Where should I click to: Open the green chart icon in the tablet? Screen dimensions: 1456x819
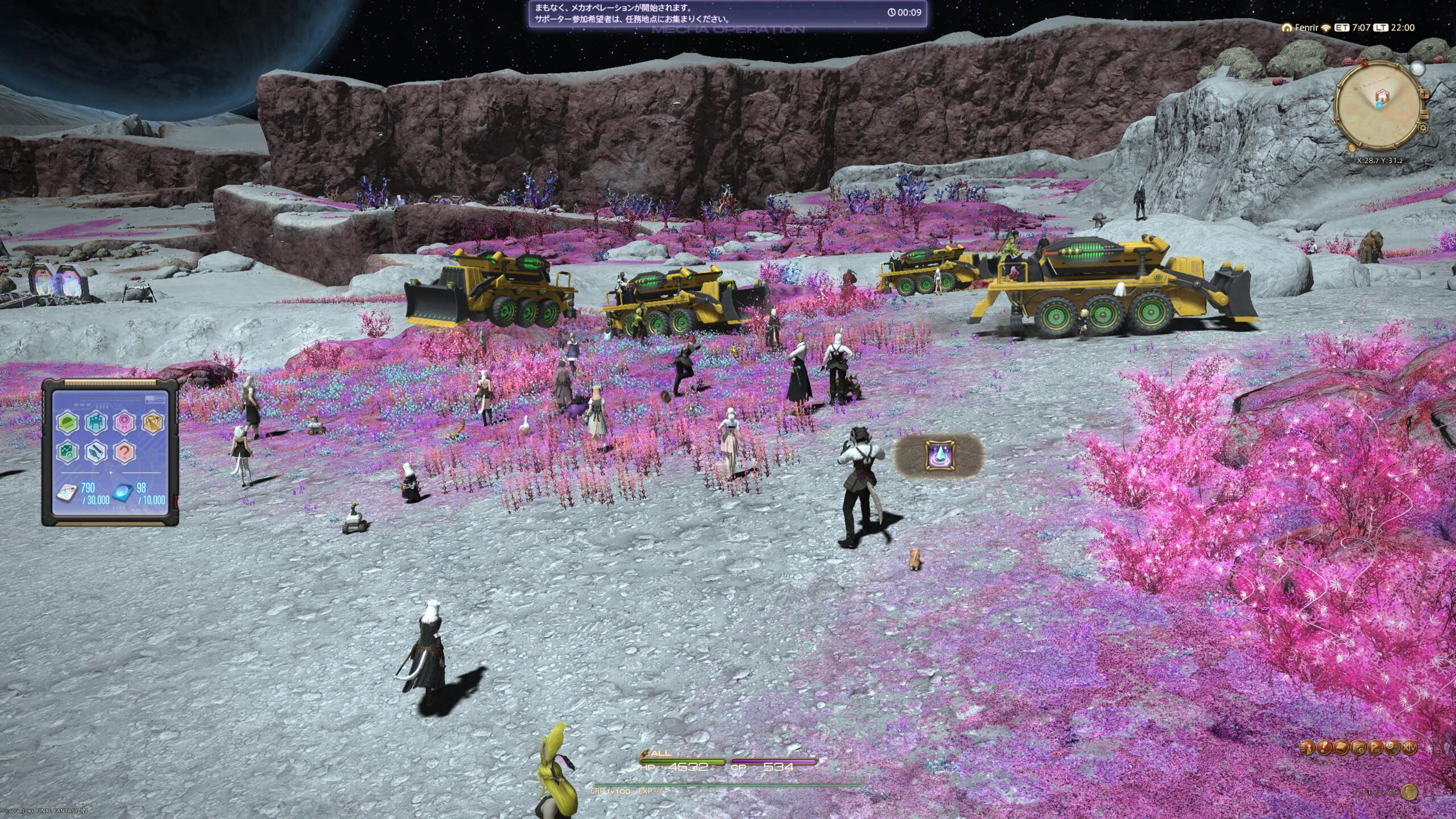point(68,453)
